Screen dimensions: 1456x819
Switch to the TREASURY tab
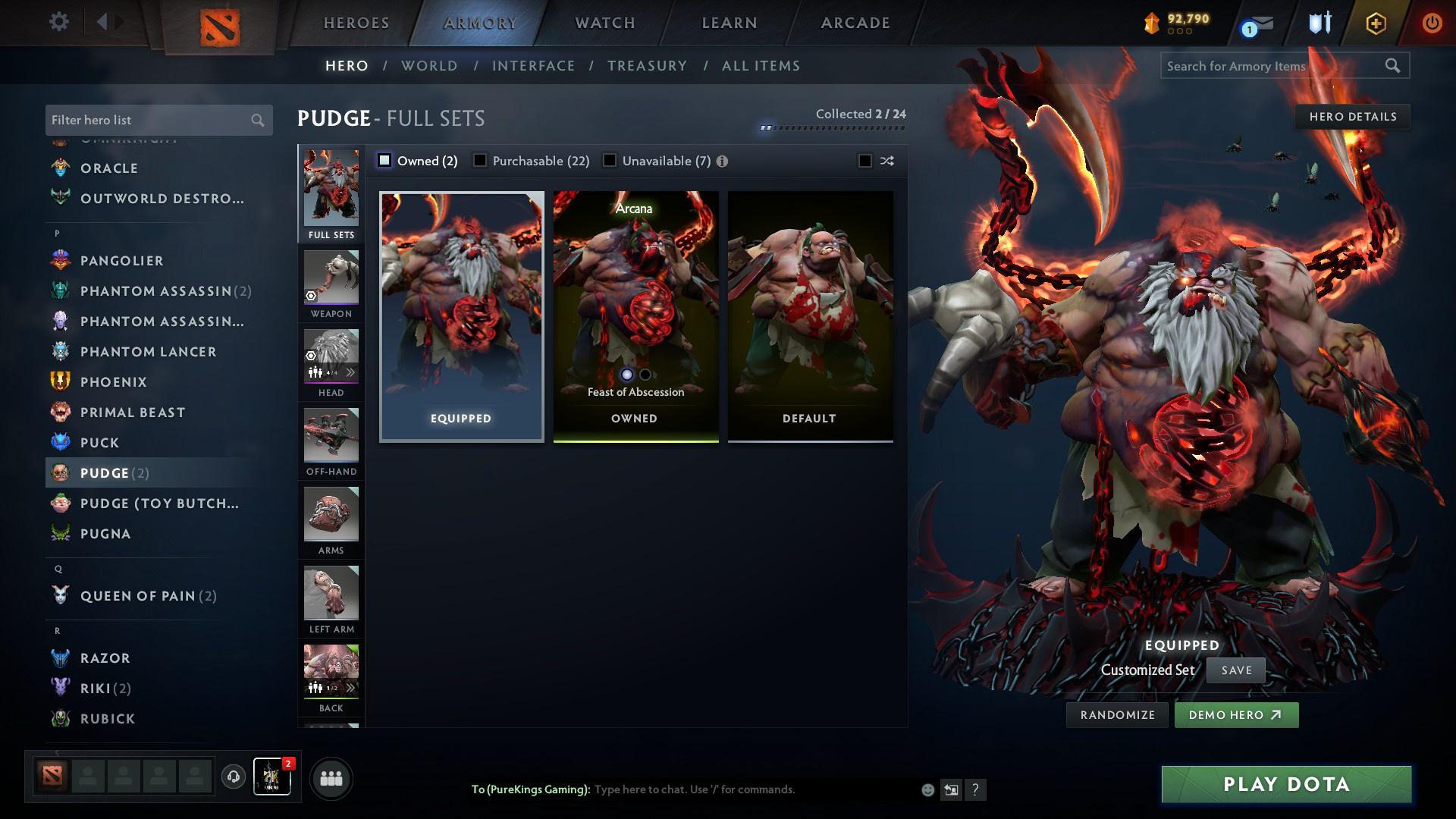coord(647,66)
